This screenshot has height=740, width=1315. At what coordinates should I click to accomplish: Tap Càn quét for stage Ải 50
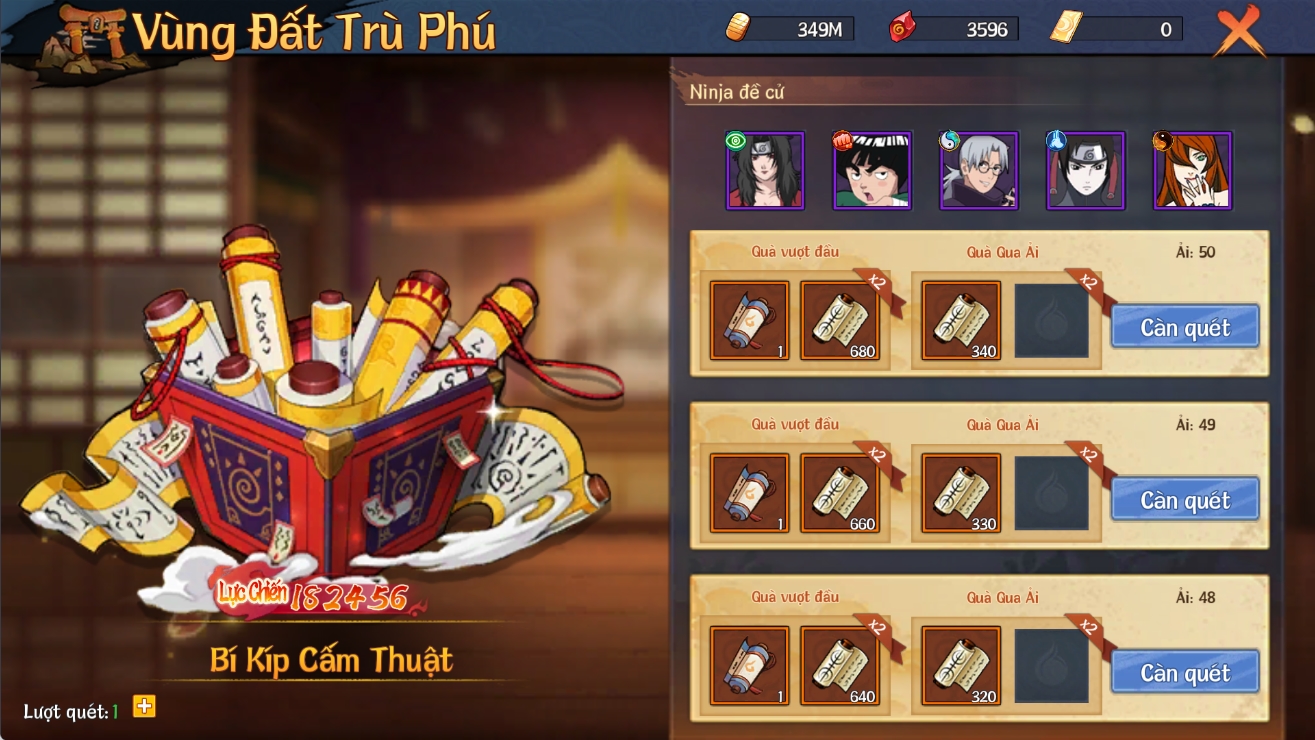tap(1185, 327)
